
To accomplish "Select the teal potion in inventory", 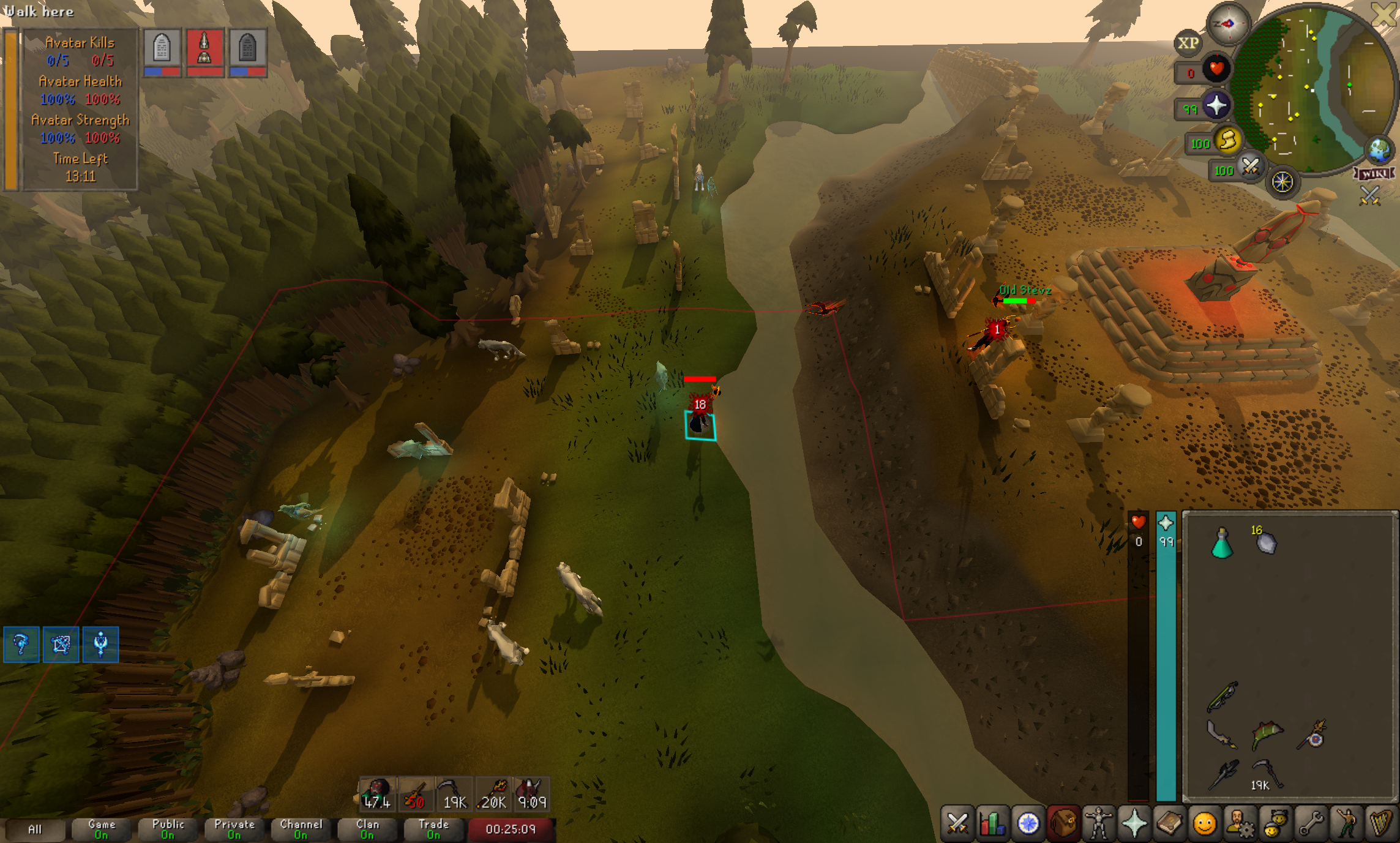I will click(1222, 543).
